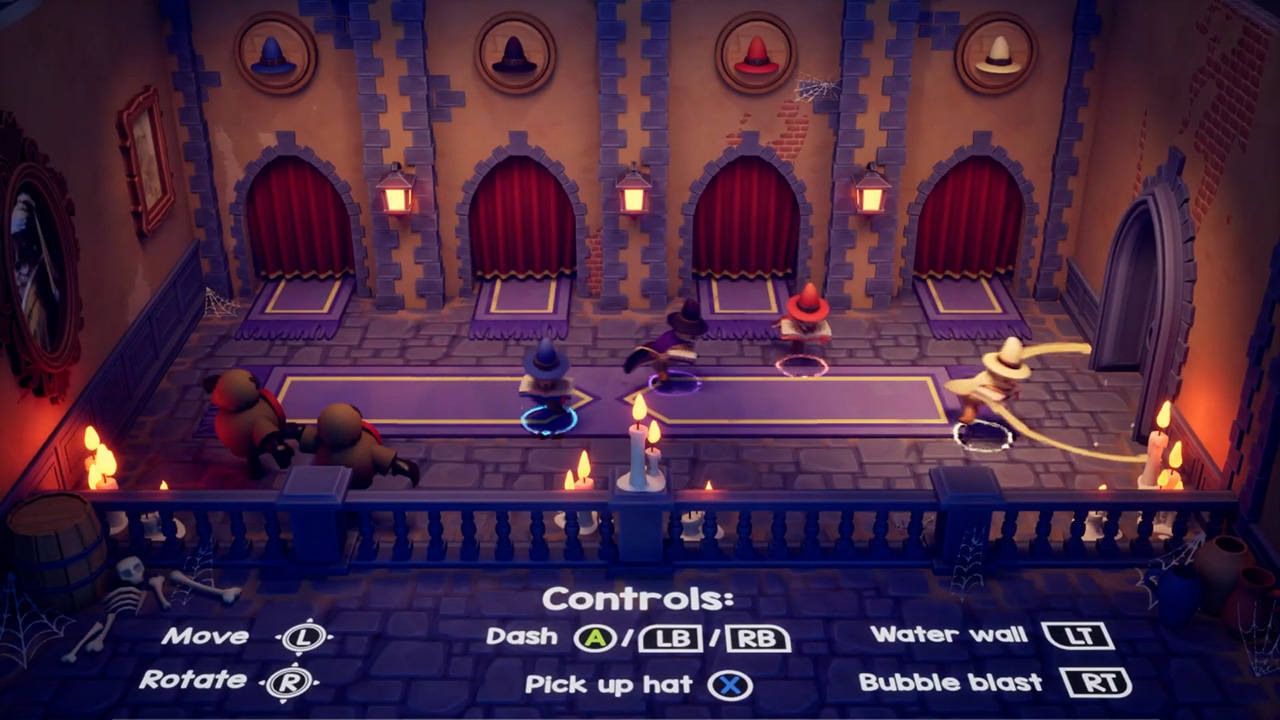Click the L stick icon beside Move
This screenshot has width=1280, height=720.
pyautogui.click(x=303, y=637)
